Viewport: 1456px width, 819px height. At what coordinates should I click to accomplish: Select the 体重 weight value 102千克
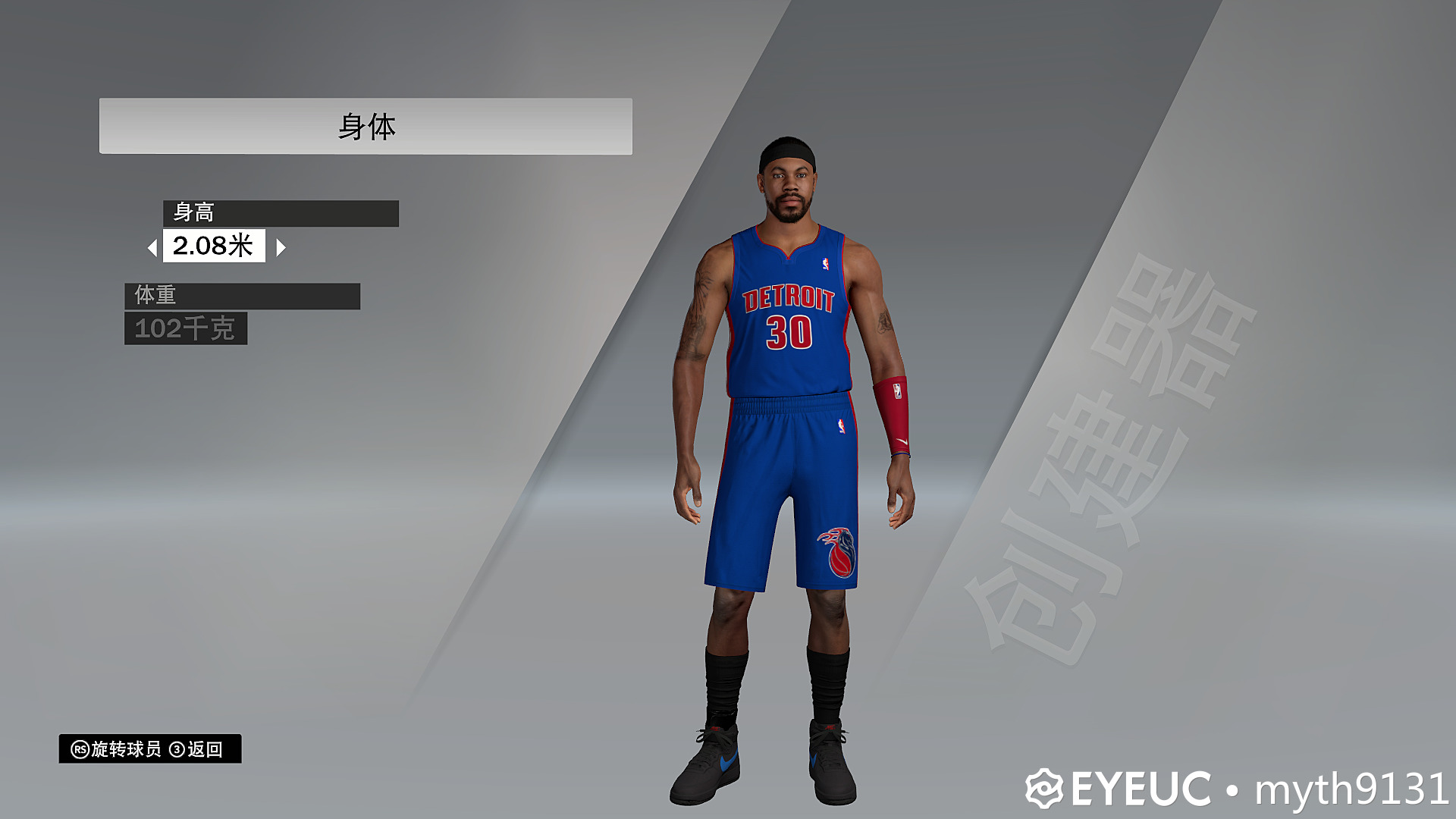tap(184, 328)
